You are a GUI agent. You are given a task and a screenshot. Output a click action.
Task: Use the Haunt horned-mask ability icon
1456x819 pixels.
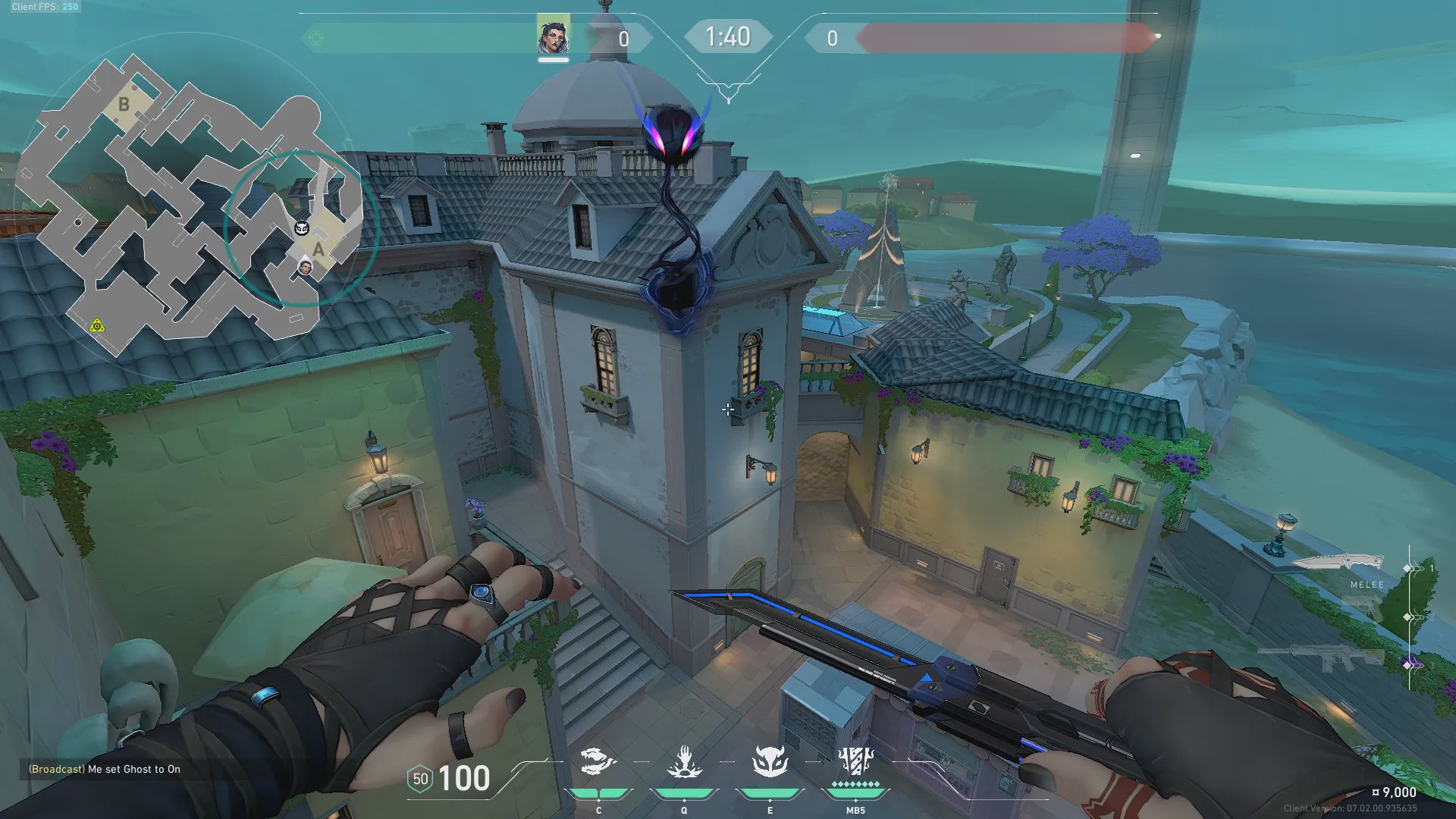[770, 761]
